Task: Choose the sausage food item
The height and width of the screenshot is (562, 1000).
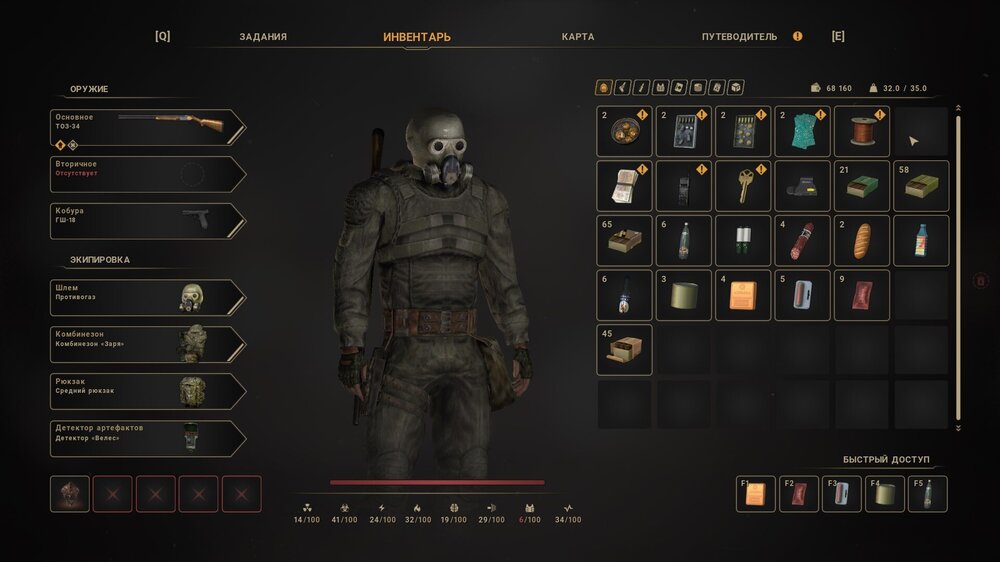Action: [x=802, y=241]
